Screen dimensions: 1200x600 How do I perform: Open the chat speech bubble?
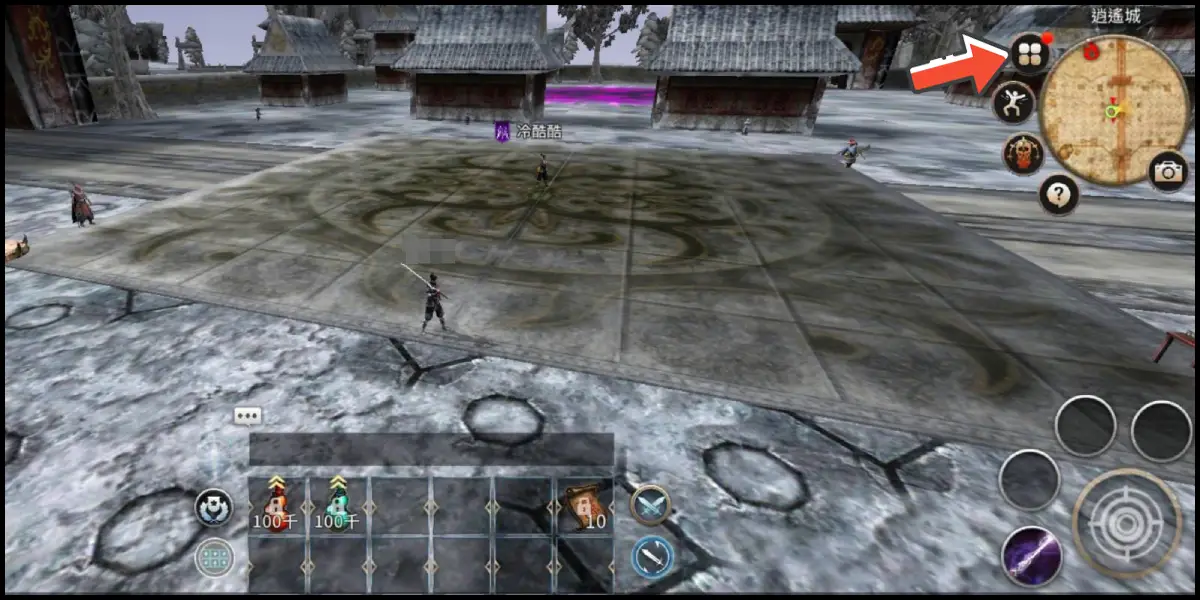click(x=248, y=416)
